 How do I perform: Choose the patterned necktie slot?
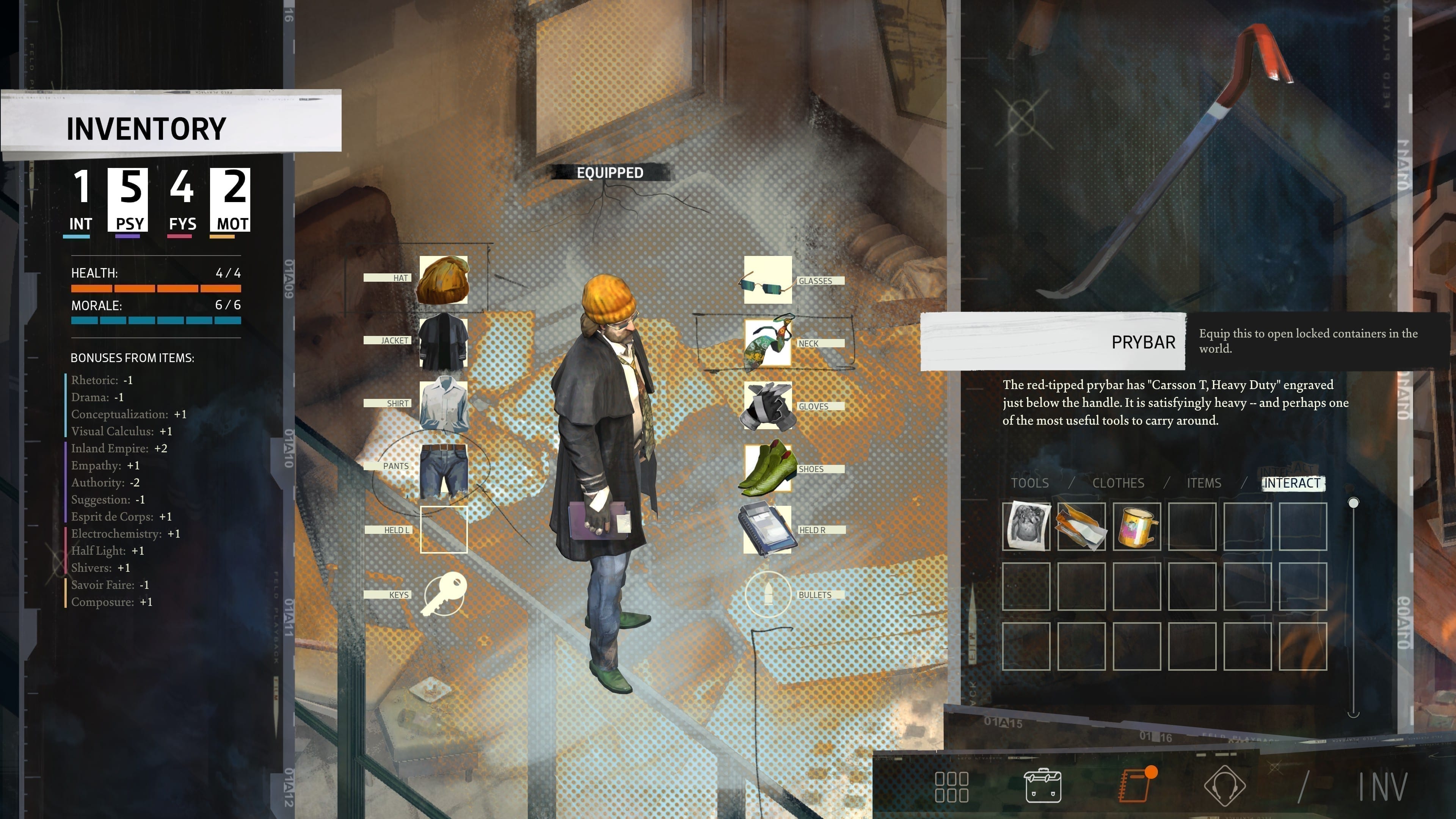pyautogui.click(x=767, y=343)
